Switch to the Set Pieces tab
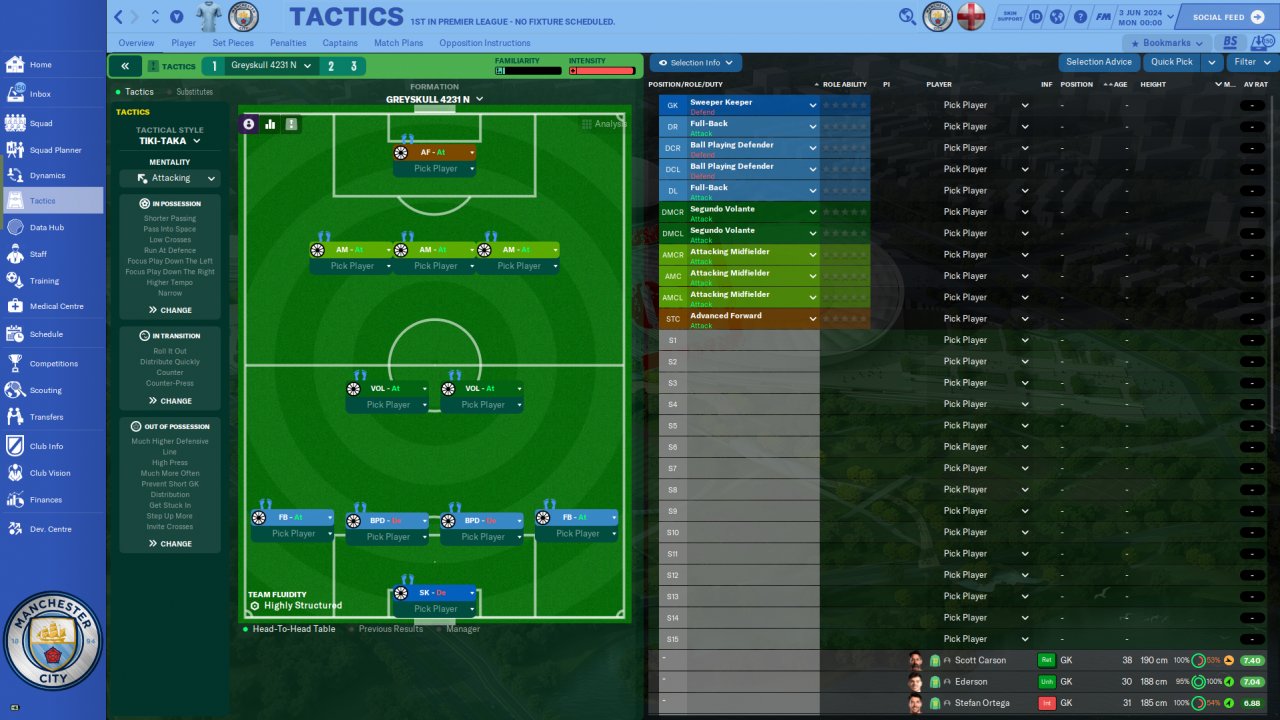Image resolution: width=1280 pixels, height=720 pixels. pyautogui.click(x=233, y=43)
